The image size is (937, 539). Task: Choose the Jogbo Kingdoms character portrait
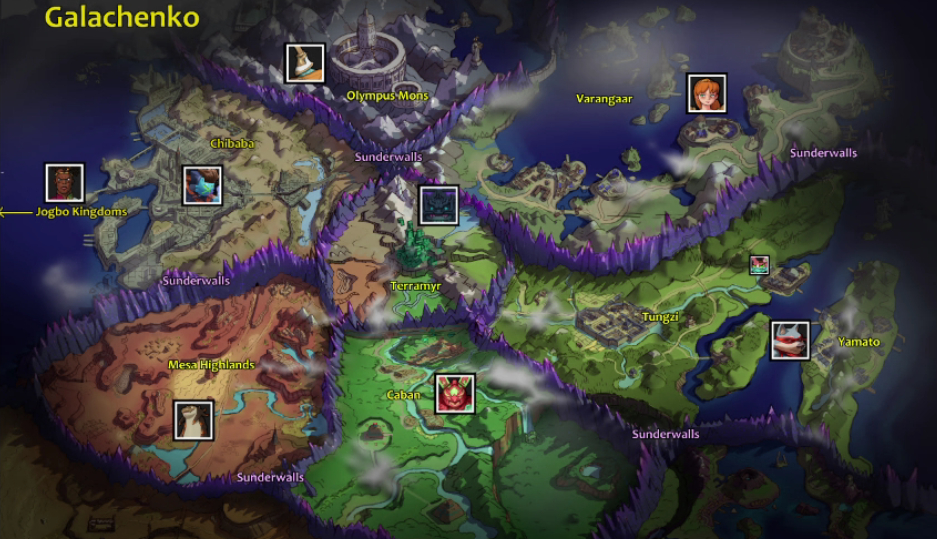pos(65,183)
